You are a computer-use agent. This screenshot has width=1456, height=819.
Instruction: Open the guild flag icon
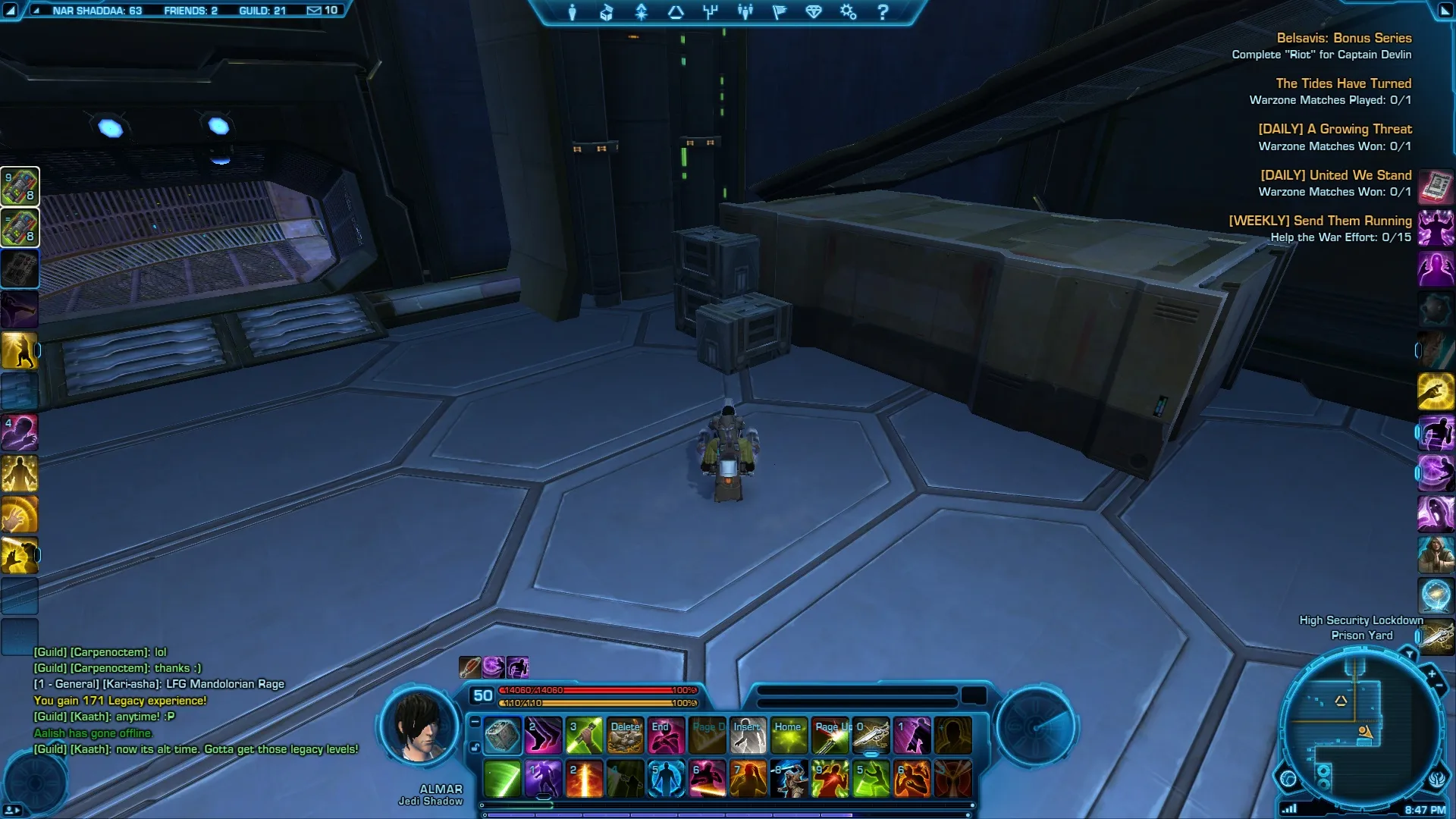(780, 12)
